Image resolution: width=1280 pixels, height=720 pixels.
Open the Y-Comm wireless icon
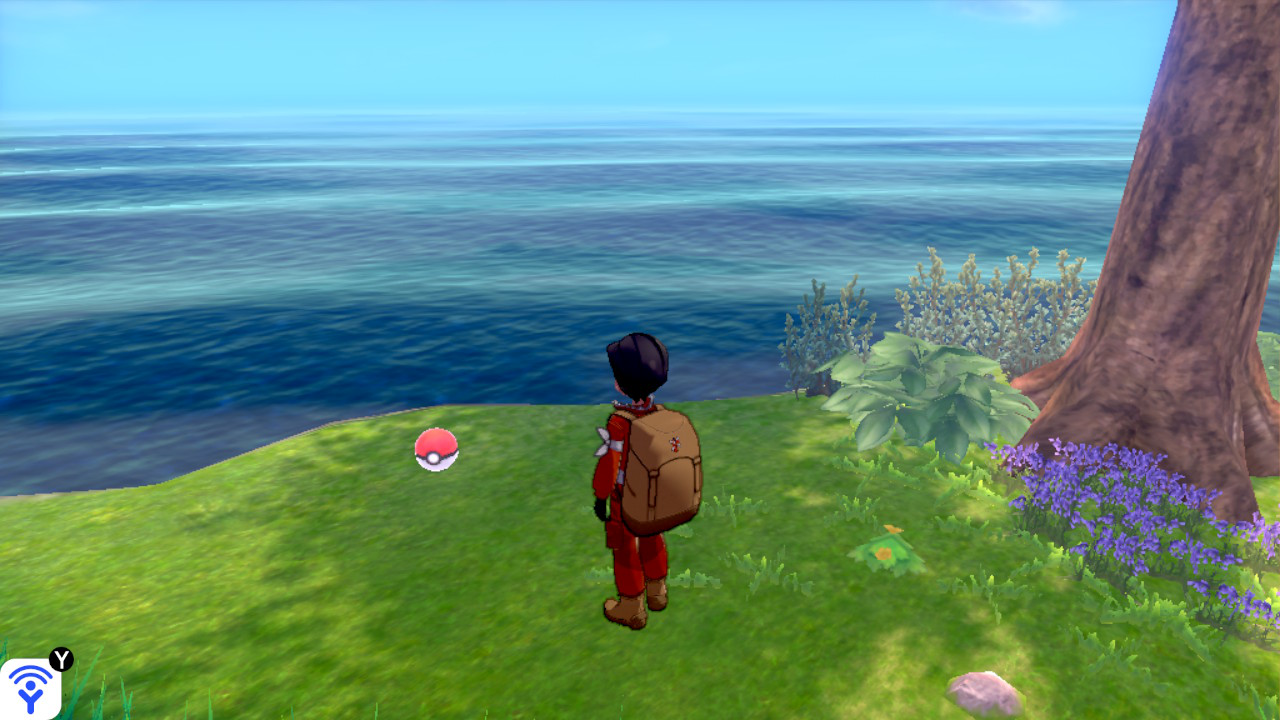pos(30,689)
